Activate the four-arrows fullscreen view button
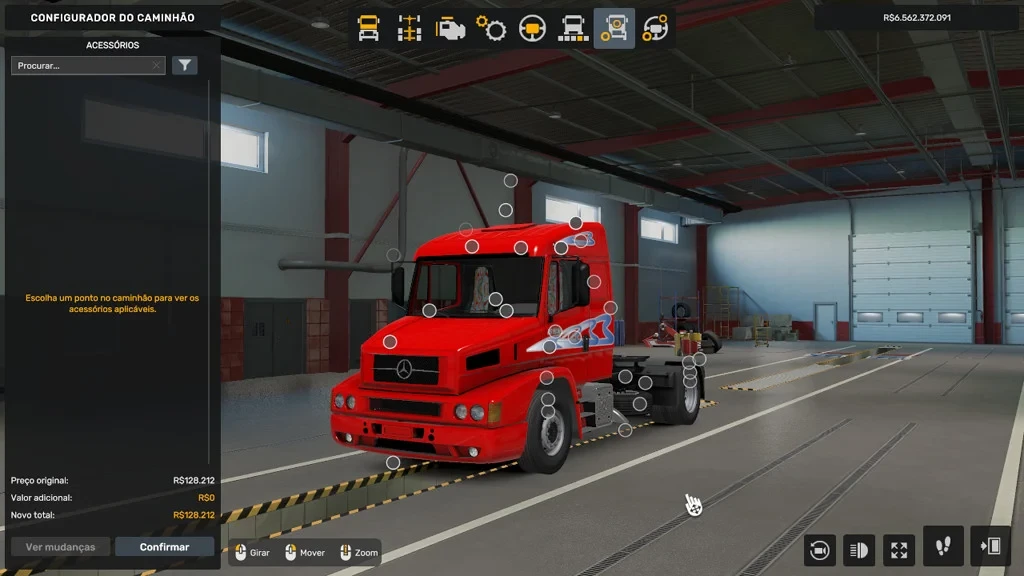1024x576 pixels. coord(898,549)
